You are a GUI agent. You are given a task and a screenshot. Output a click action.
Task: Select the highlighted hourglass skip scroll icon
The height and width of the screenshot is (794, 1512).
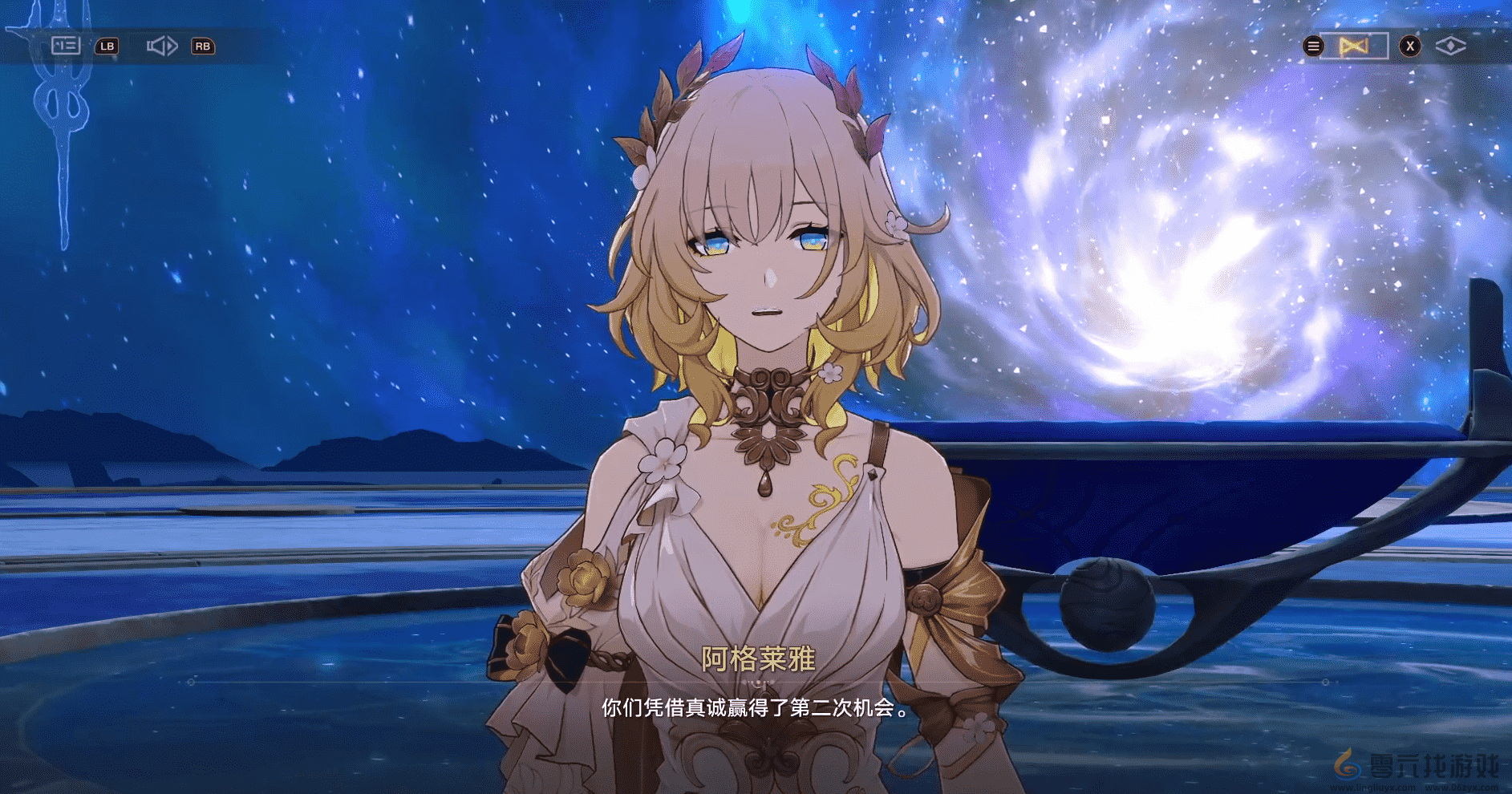(1355, 46)
